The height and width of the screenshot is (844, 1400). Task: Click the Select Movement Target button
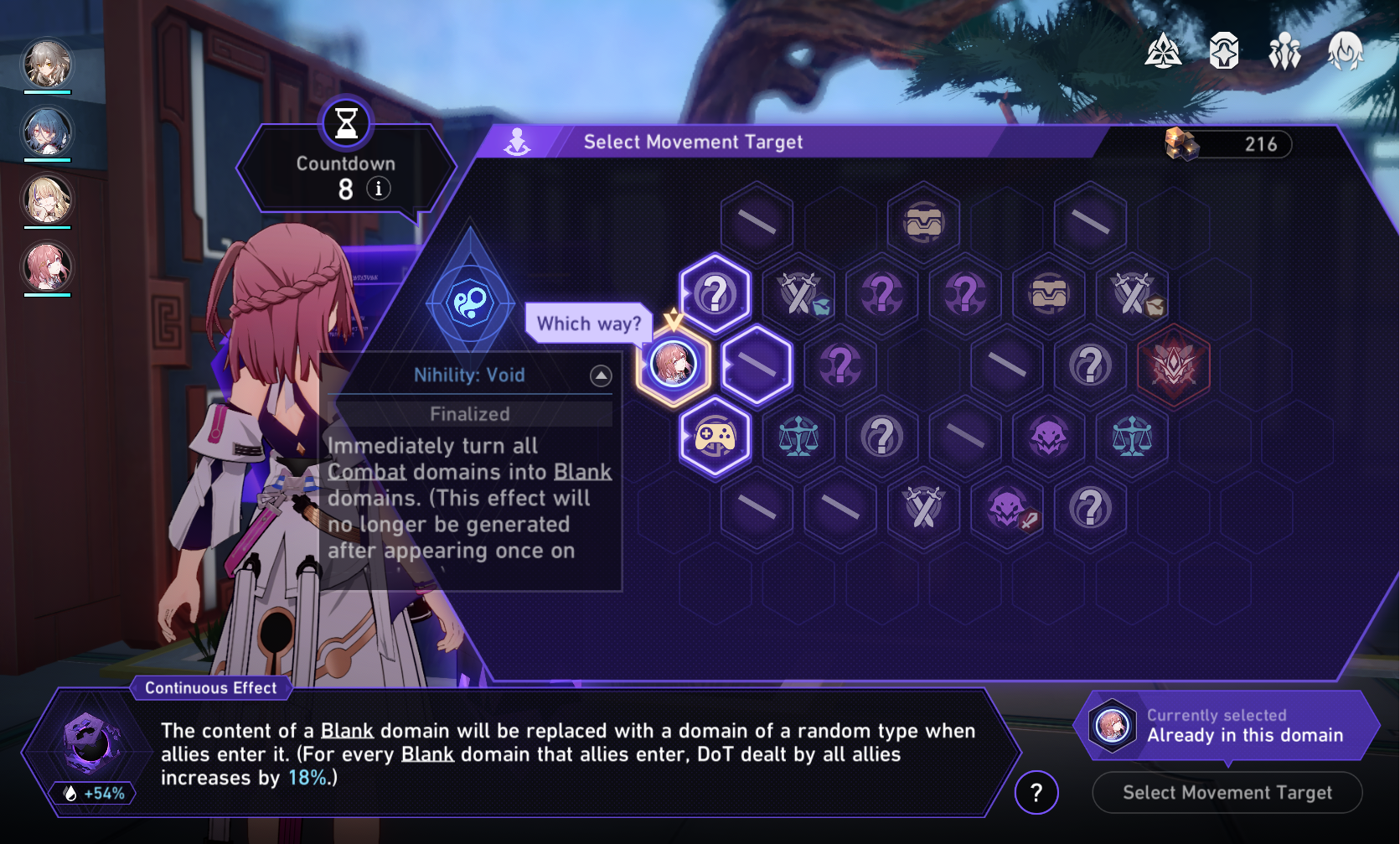point(1227,792)
